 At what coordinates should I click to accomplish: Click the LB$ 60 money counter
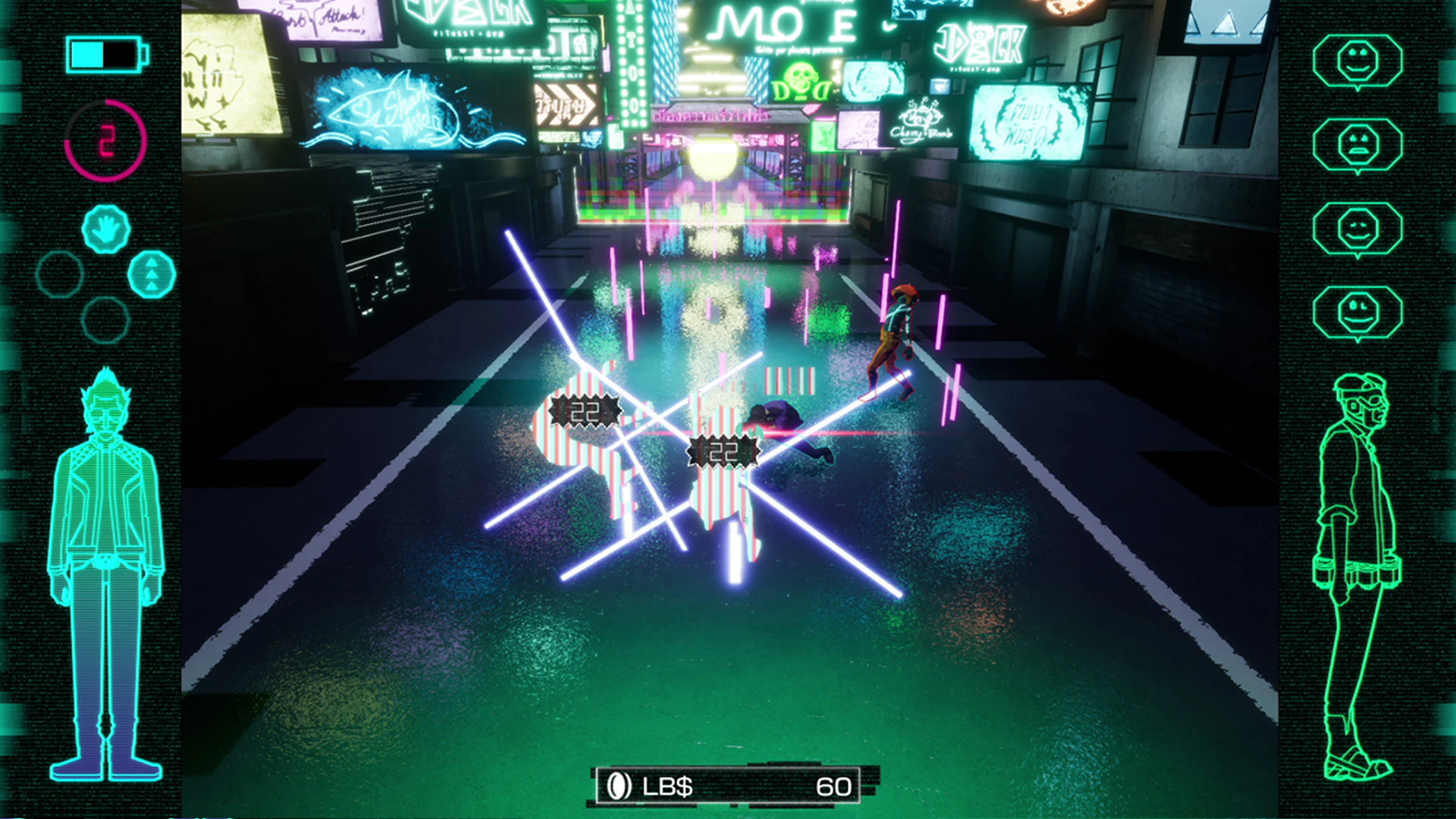click(x=728, y=786)
